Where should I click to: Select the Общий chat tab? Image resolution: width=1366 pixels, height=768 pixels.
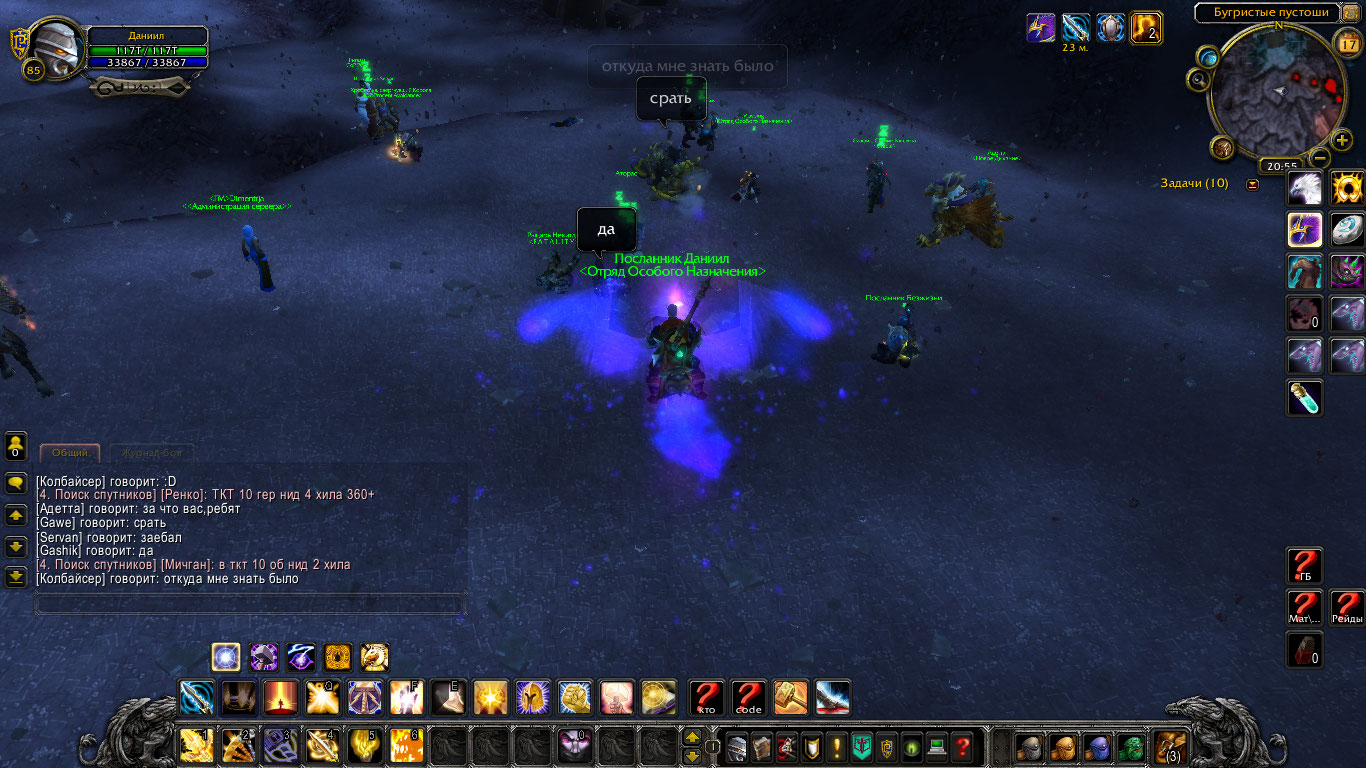click(x=70, y=453)
